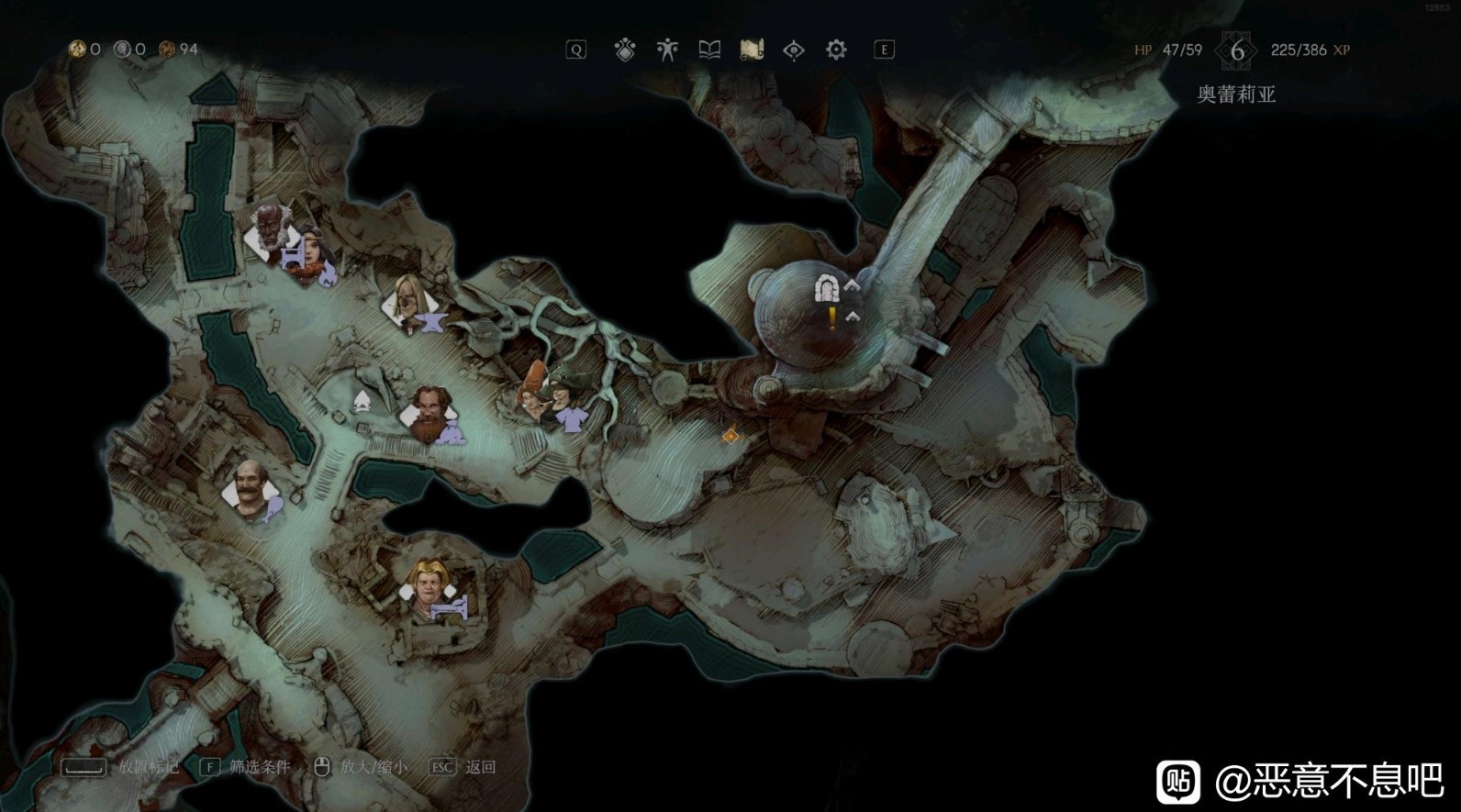Click the orange diamond player marker
1461x812 pixels.
point(730,436)
